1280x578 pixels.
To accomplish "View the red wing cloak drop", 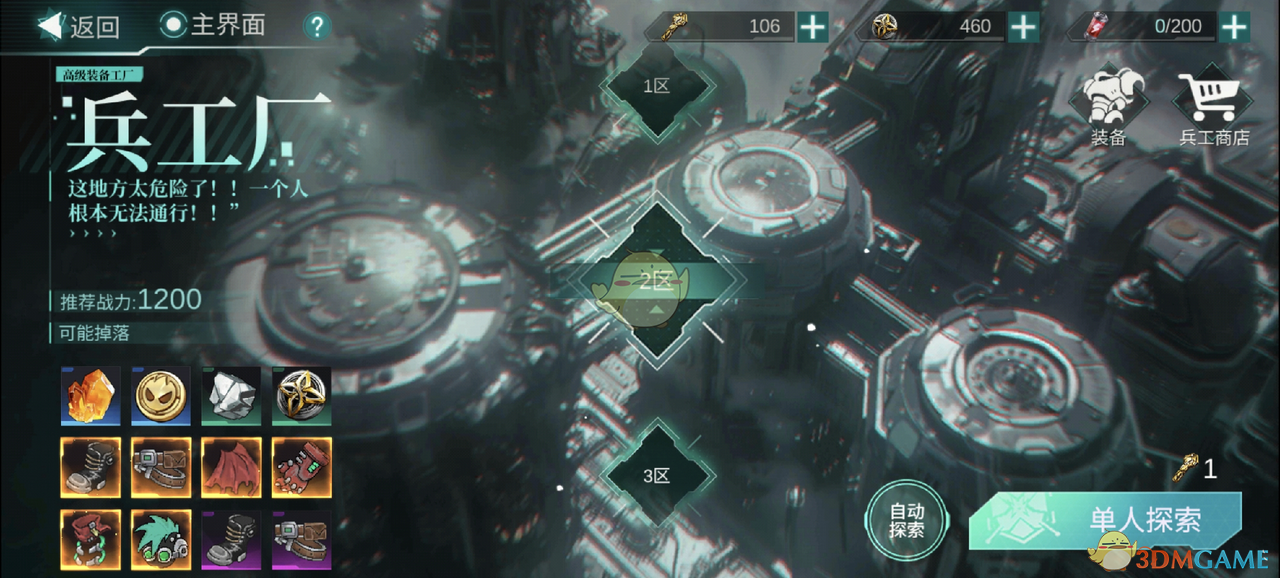I will coord(231,467).
